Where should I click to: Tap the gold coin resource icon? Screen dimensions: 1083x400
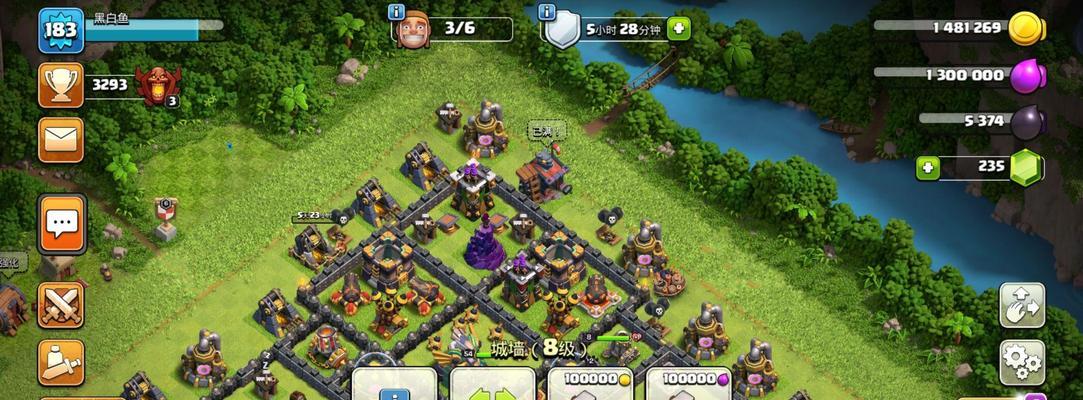[x=1026, y=28]
